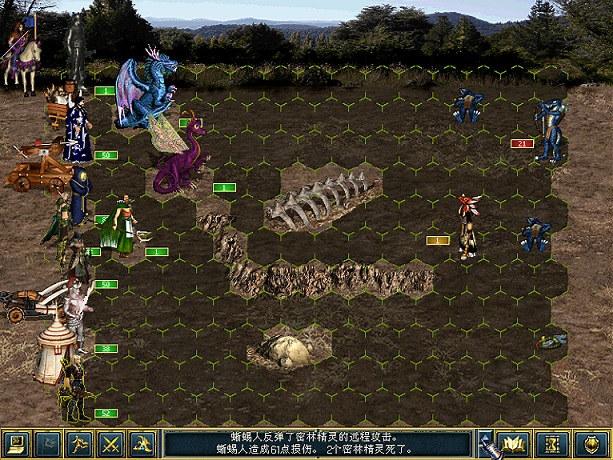
Task: Toggle auto-combat with the crossed swords button
Action: (111, 443)
